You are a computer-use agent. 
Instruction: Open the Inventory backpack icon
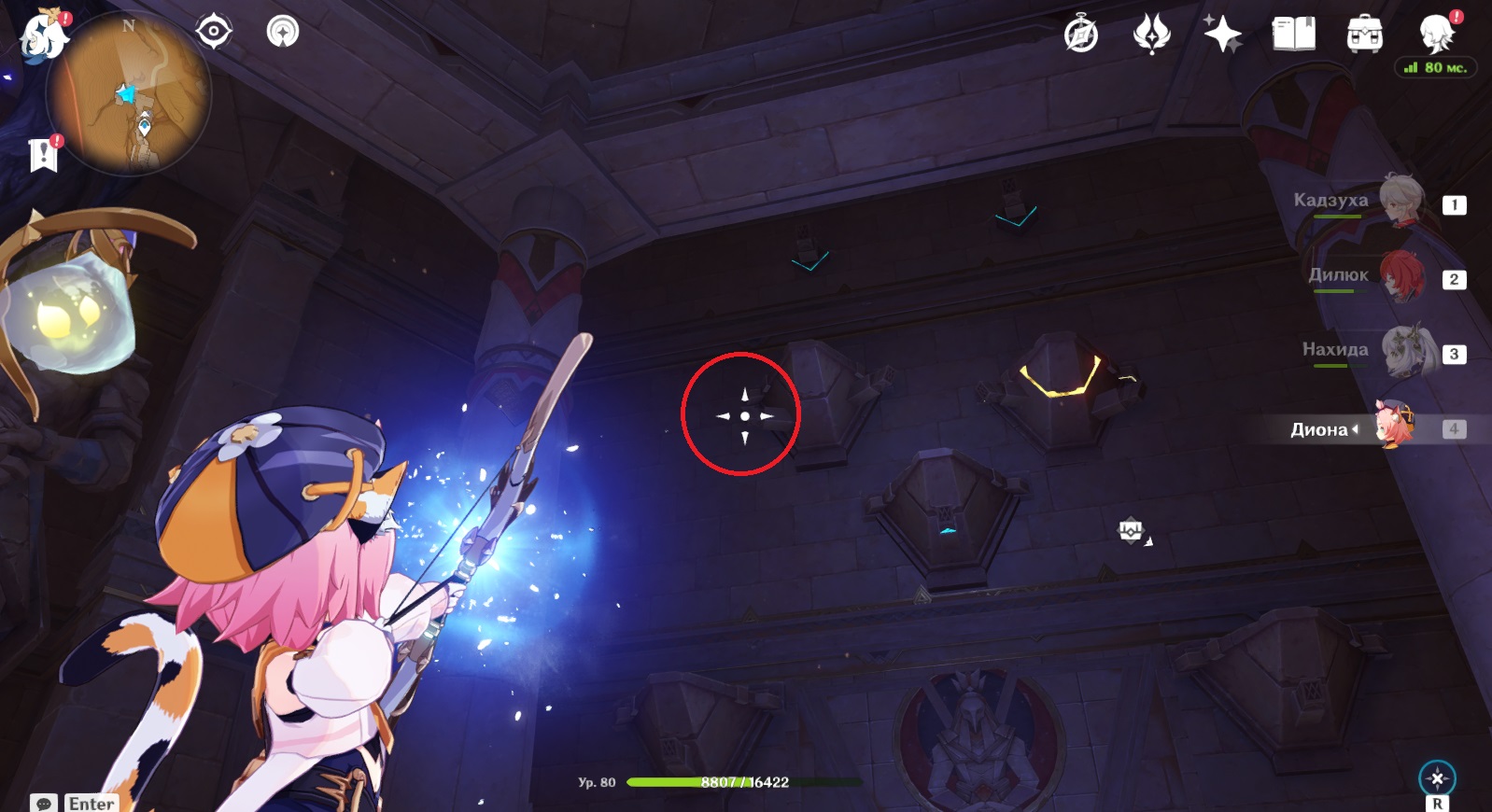[1364, 35]
